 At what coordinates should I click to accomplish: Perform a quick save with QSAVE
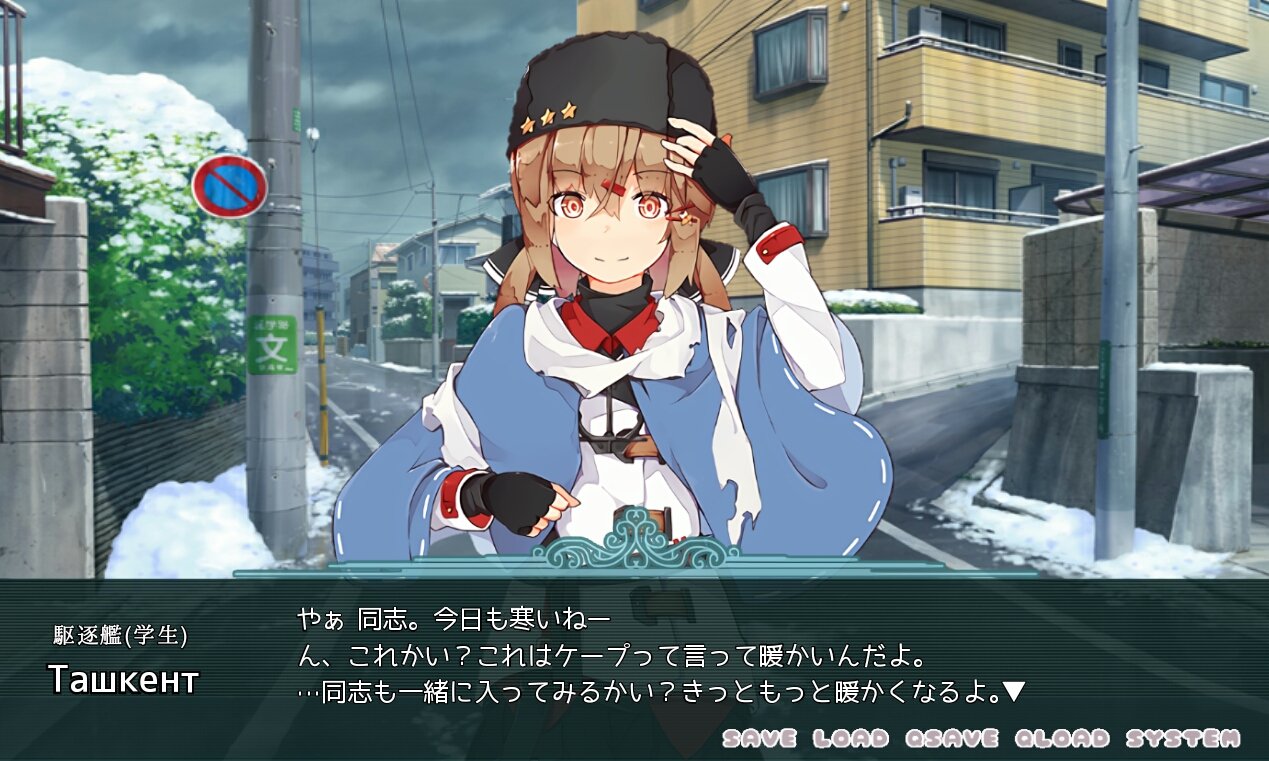click(951, 739)
